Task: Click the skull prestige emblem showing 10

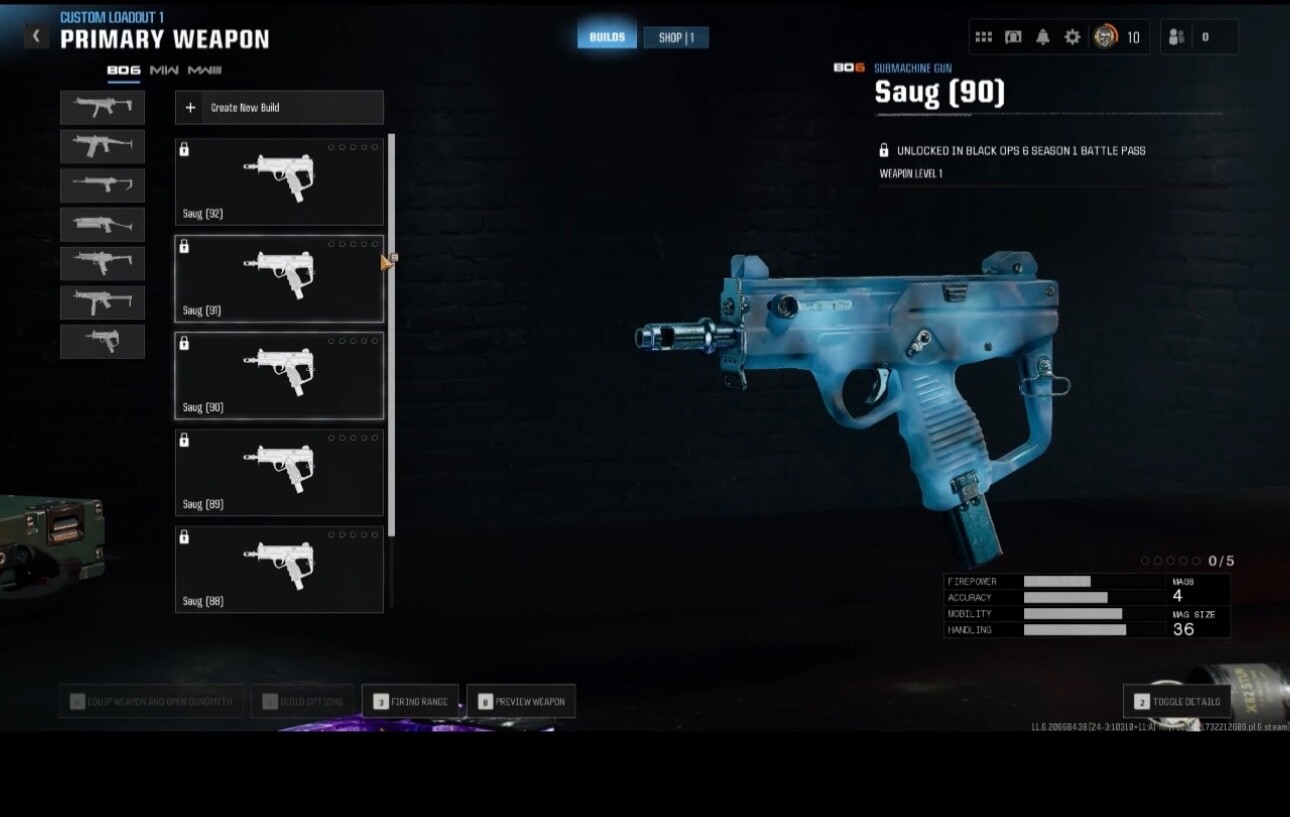Action: [x=1105, y=36]
